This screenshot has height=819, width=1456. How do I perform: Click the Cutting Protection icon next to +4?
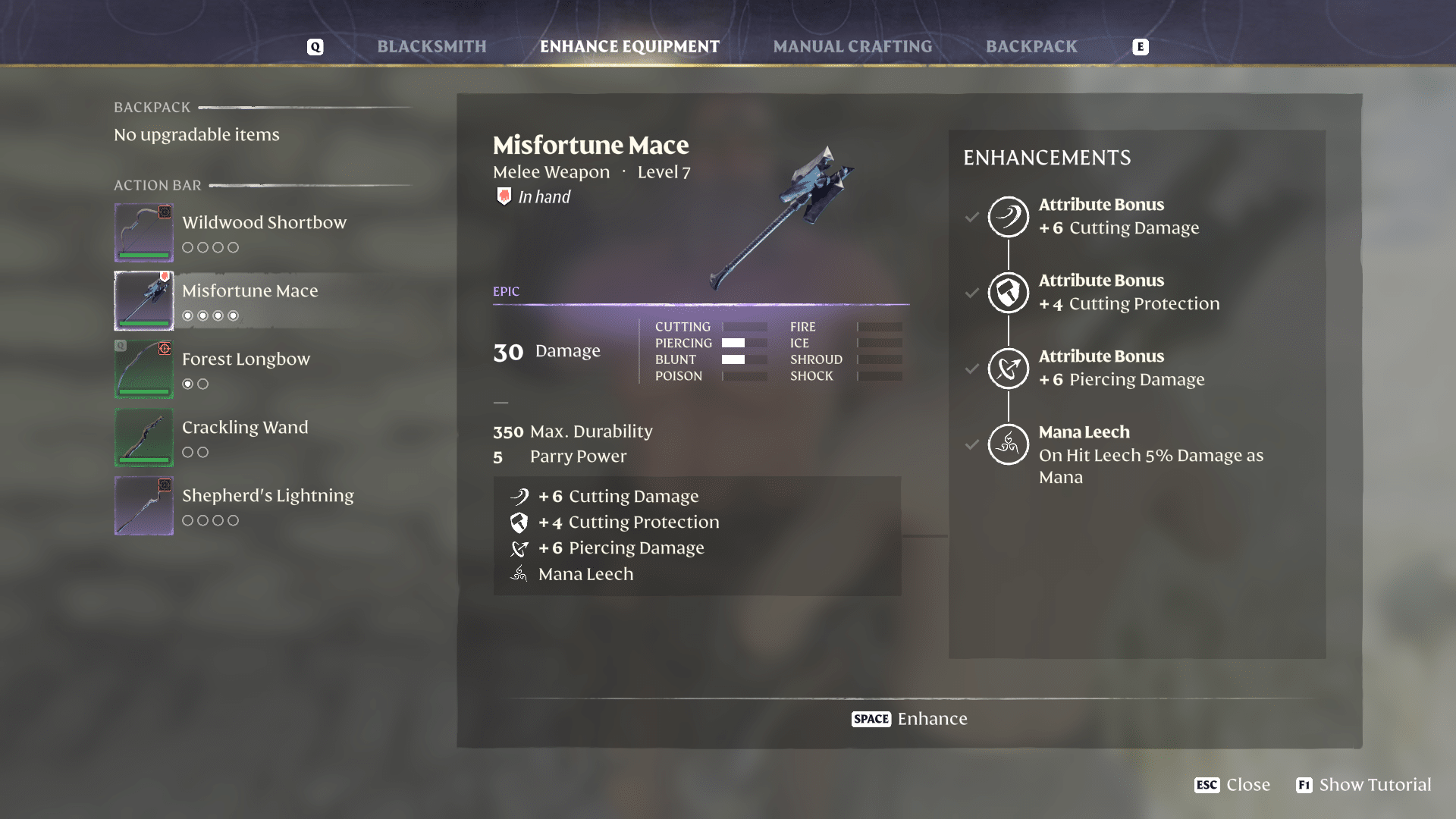pos(520,522)
